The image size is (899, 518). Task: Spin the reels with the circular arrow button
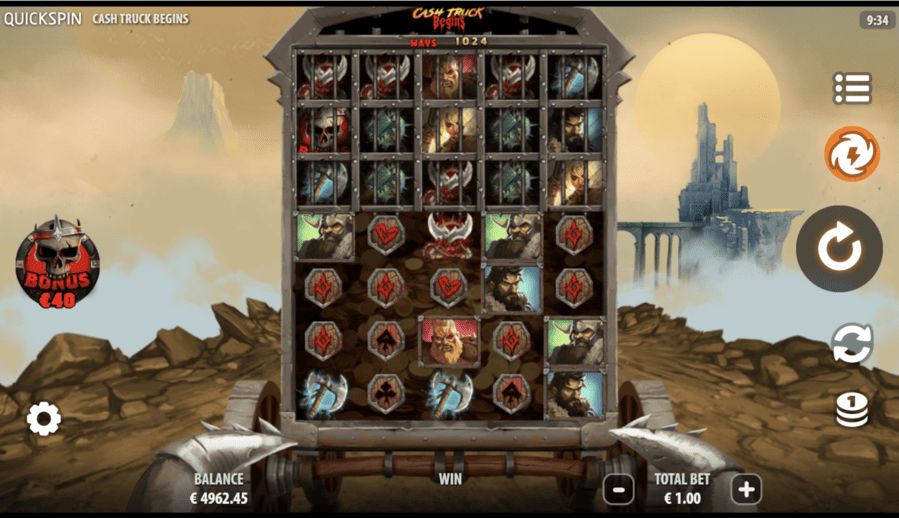click(838, 249)
